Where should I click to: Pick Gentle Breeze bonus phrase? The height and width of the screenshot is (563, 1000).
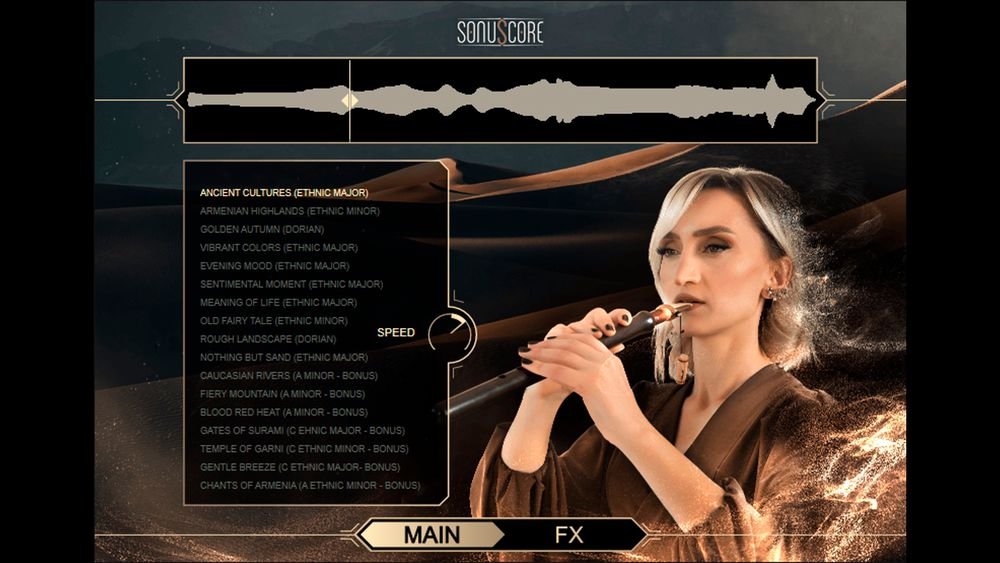point(300,467)
